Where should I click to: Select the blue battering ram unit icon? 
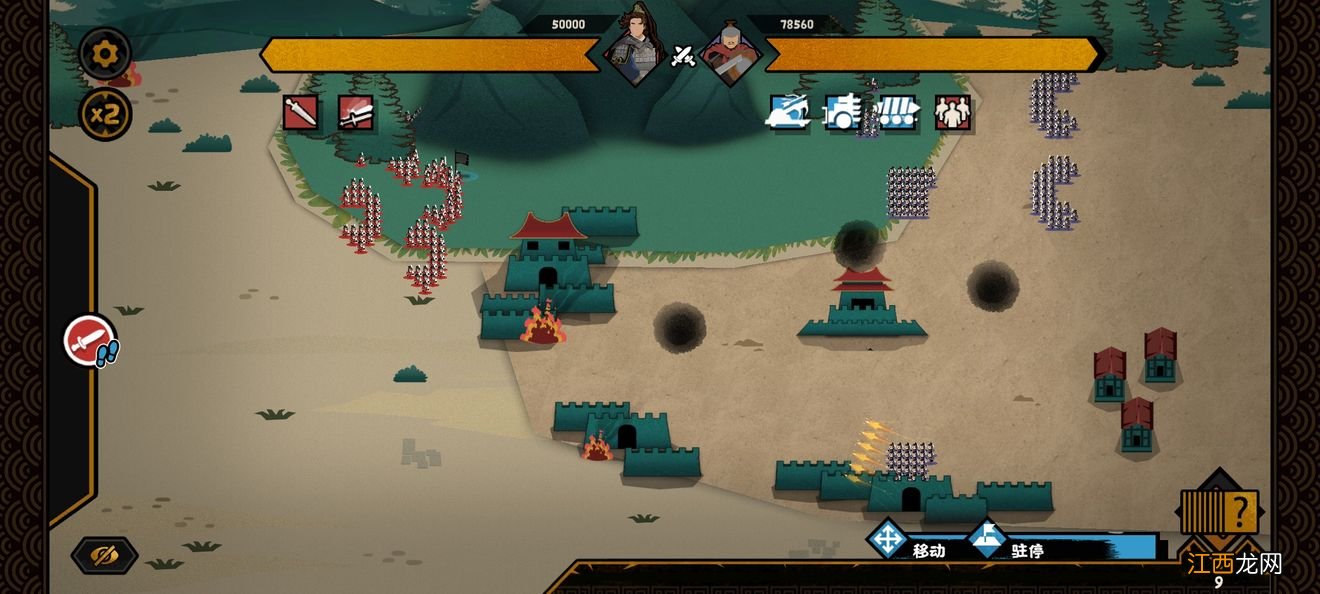pyautogui.click(x=897, y=113)
